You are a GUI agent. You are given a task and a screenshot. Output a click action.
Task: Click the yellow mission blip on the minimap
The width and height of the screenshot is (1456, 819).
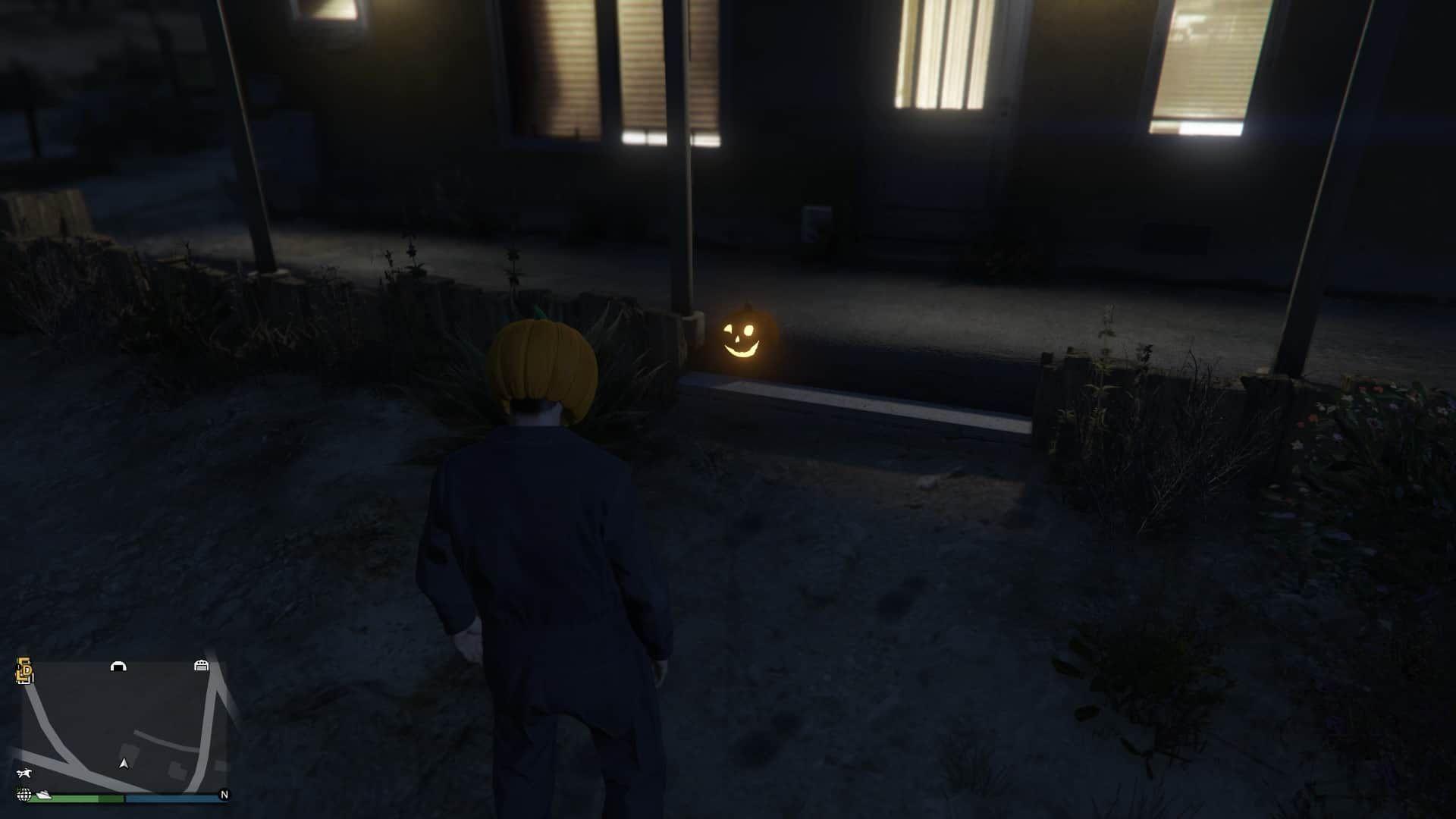(x=24, y=669)
